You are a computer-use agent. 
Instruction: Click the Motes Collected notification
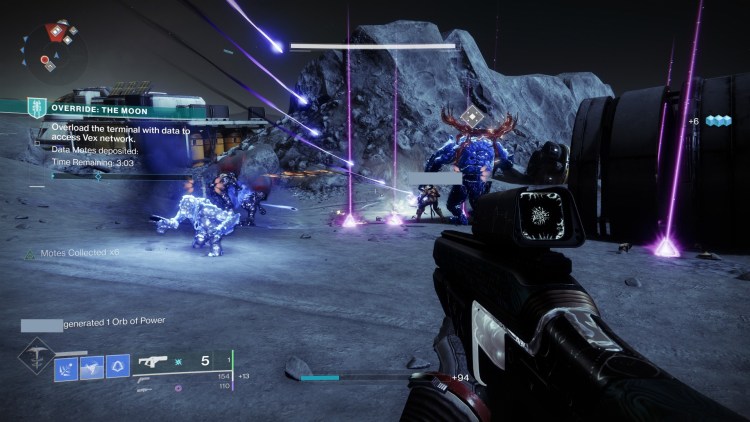75,253
